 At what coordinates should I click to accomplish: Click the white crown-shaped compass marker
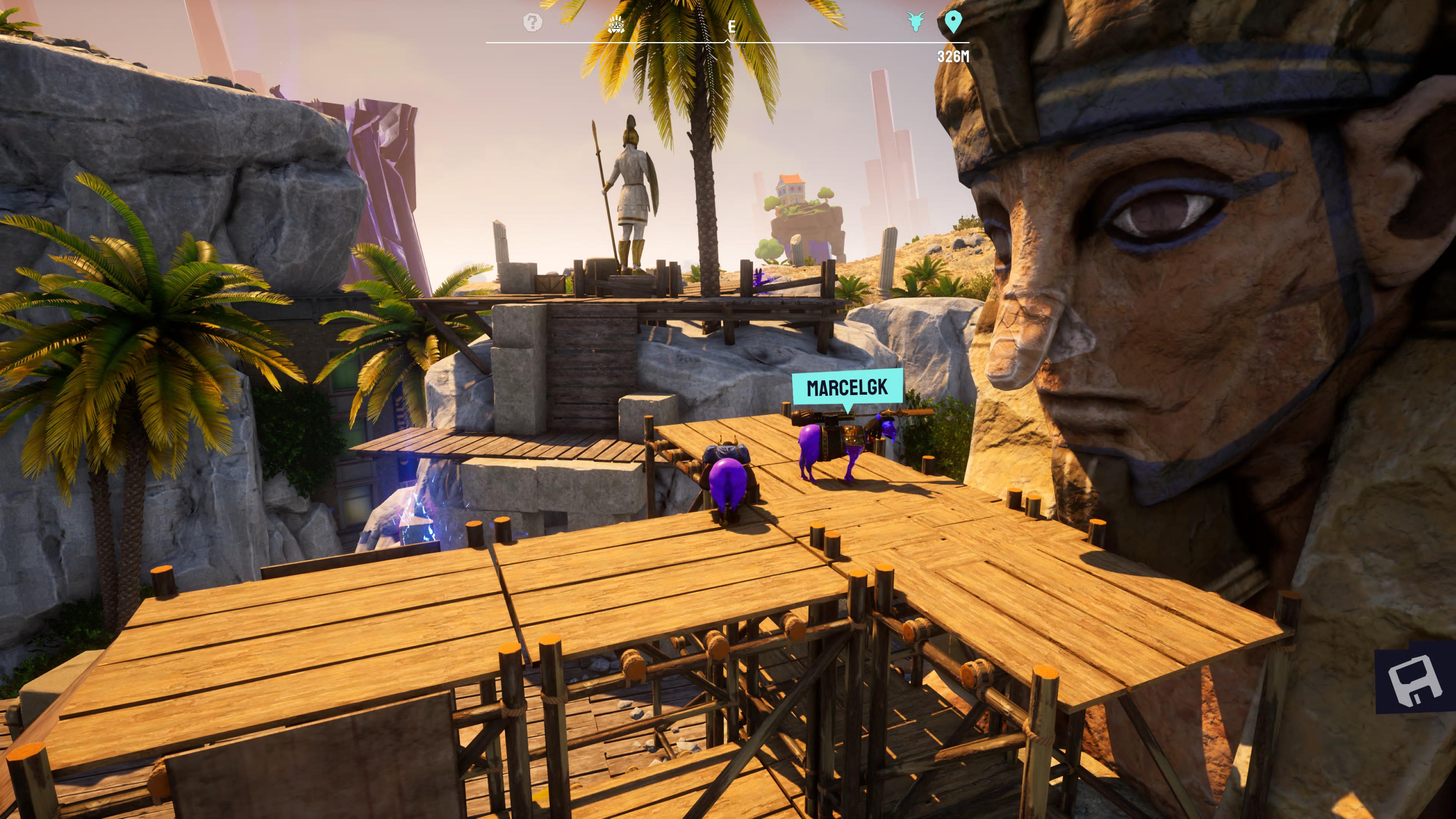pyautogui.click(x=615, y=24)
